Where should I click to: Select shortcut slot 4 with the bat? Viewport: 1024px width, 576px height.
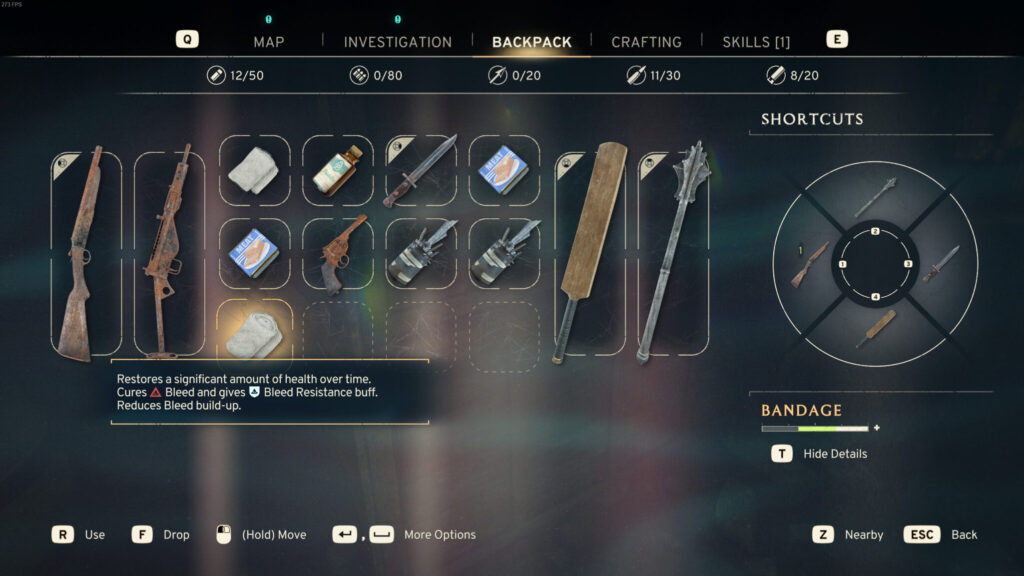tap(875, 329)
